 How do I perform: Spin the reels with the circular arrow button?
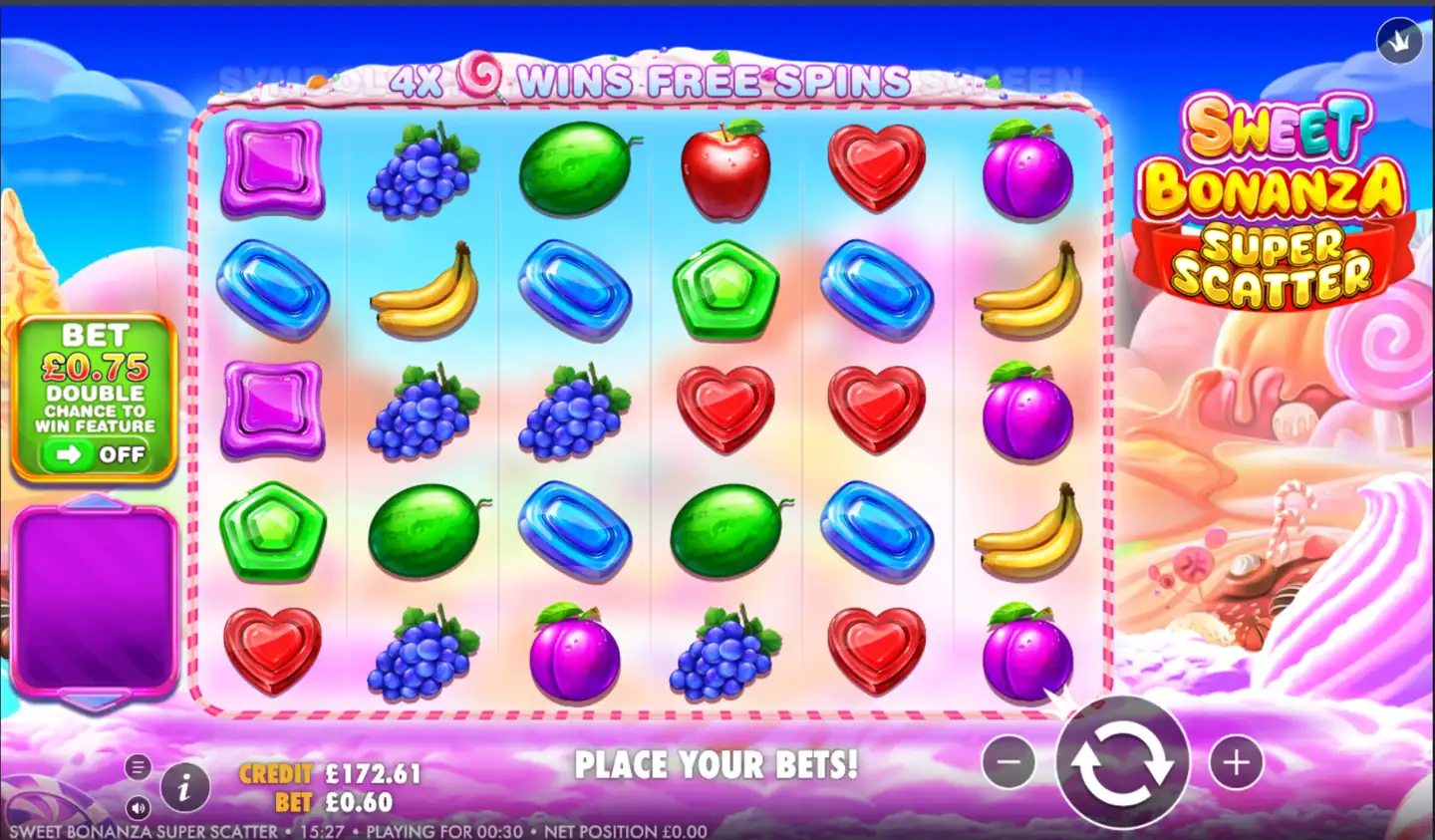tap(1124, 761)
